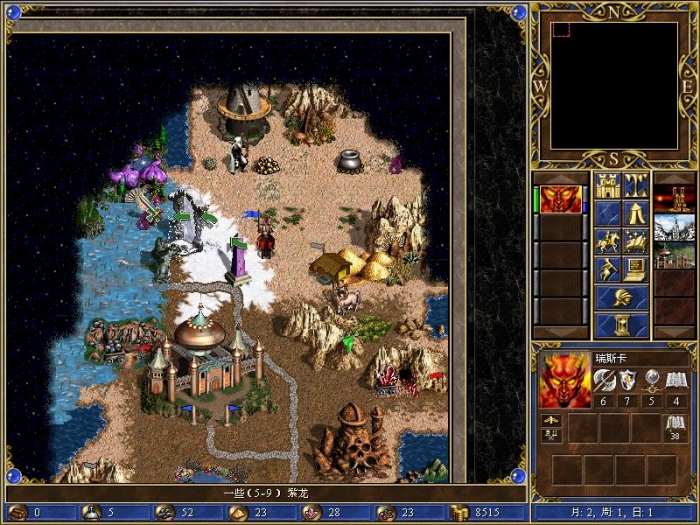Click the black minimap area

(x=613, y=85)
